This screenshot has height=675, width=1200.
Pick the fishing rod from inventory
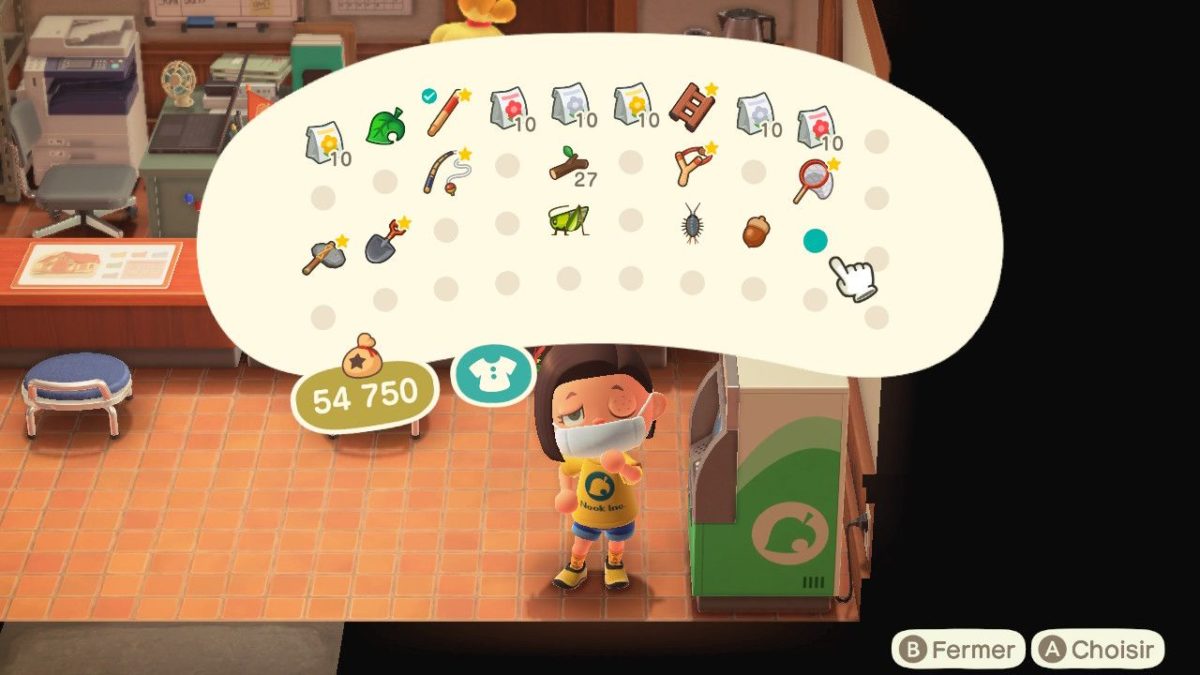[x=444, y=171]
